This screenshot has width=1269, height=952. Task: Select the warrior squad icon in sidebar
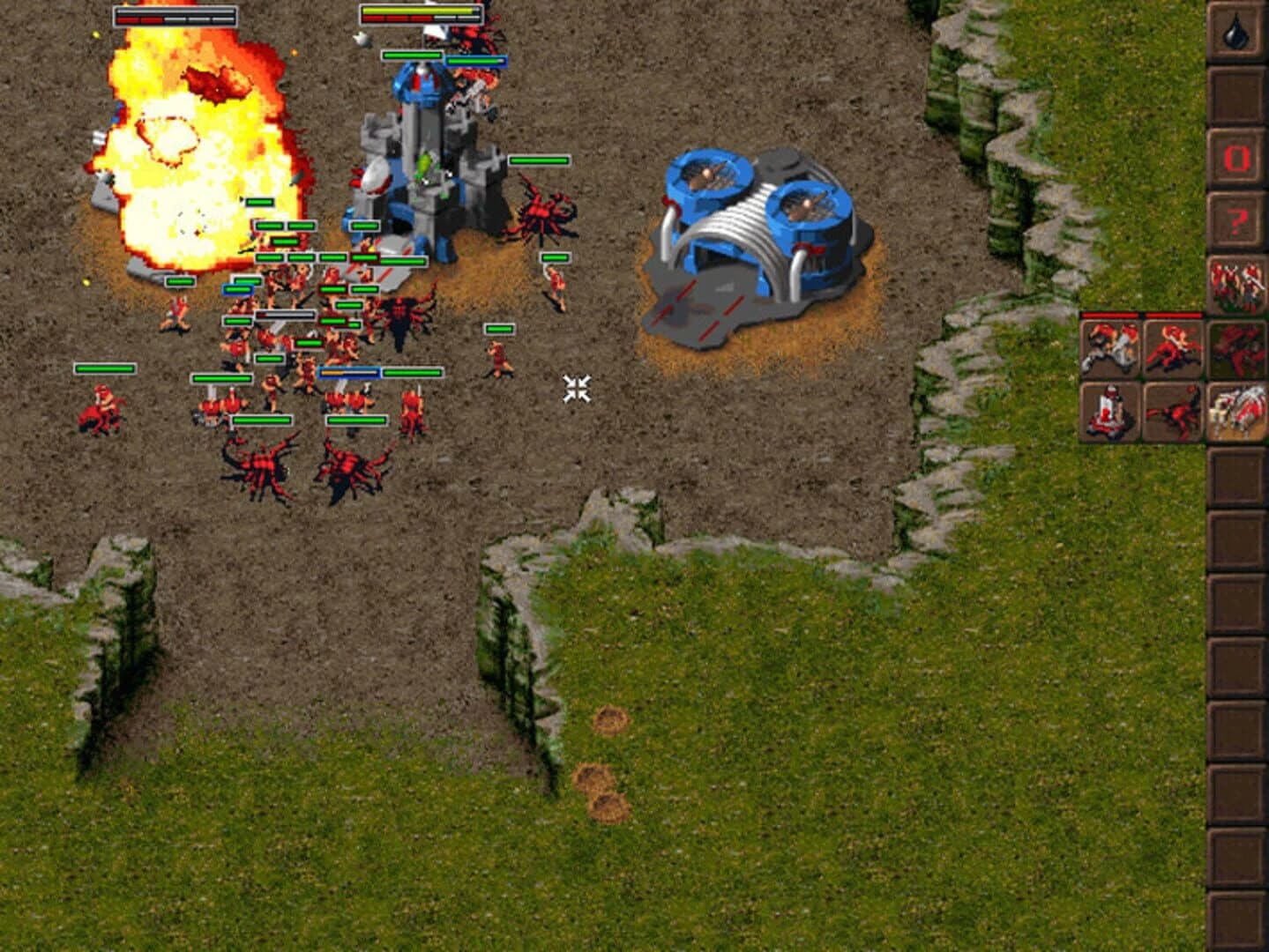(1235, 280)
